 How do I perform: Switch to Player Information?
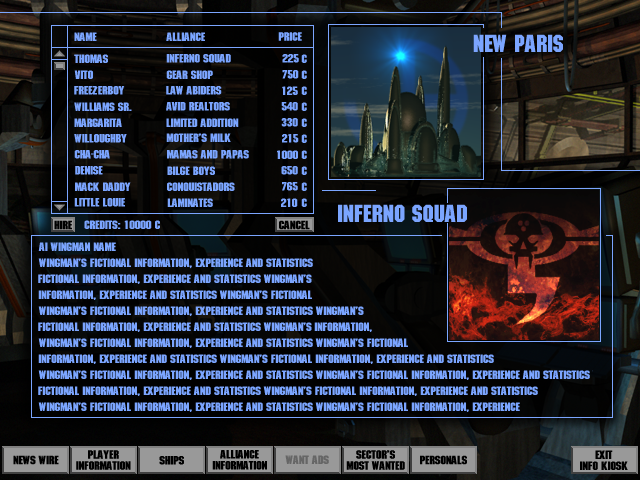tap(103, 461)
